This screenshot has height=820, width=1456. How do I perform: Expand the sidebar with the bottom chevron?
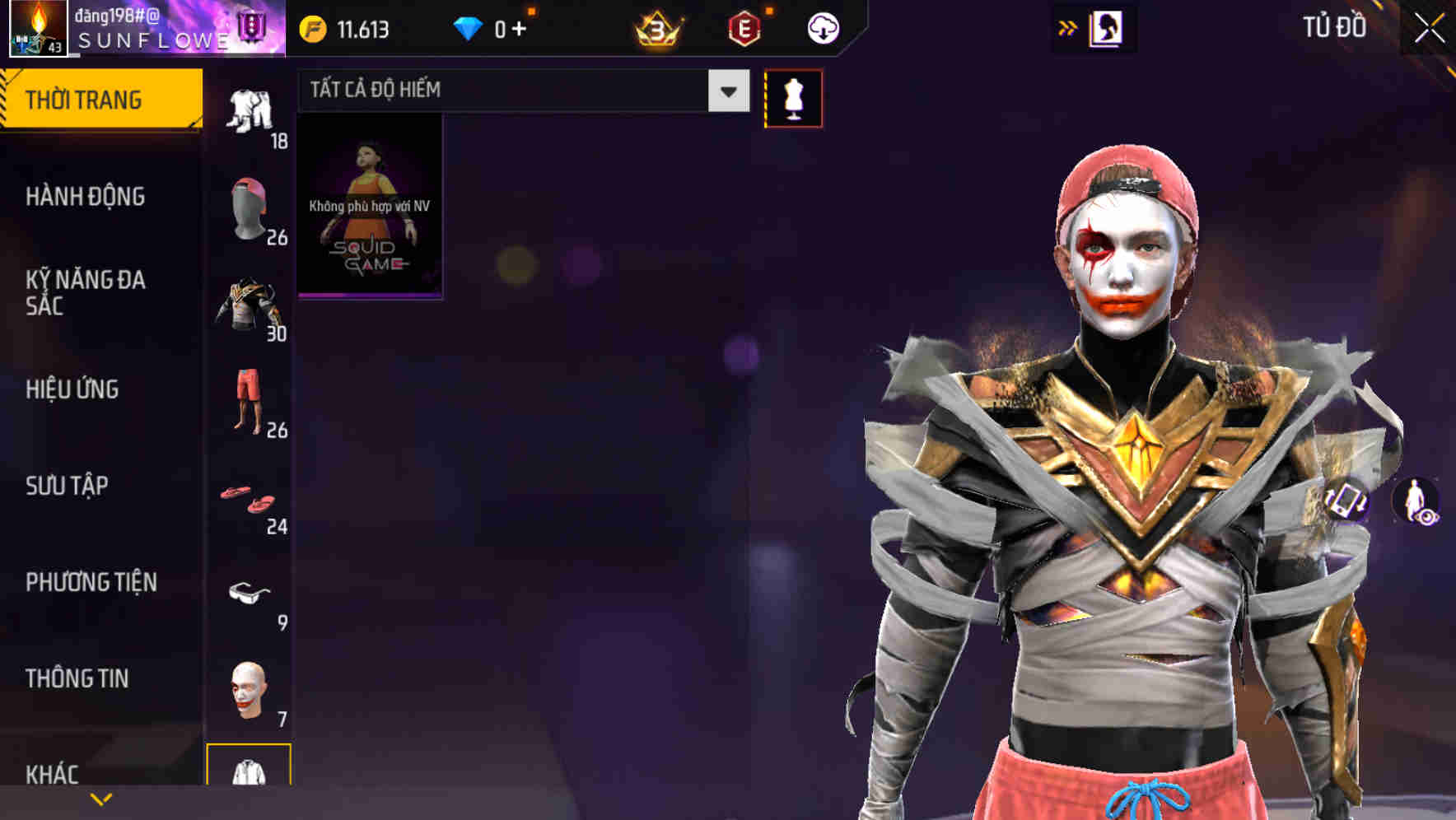coord(100,797)
